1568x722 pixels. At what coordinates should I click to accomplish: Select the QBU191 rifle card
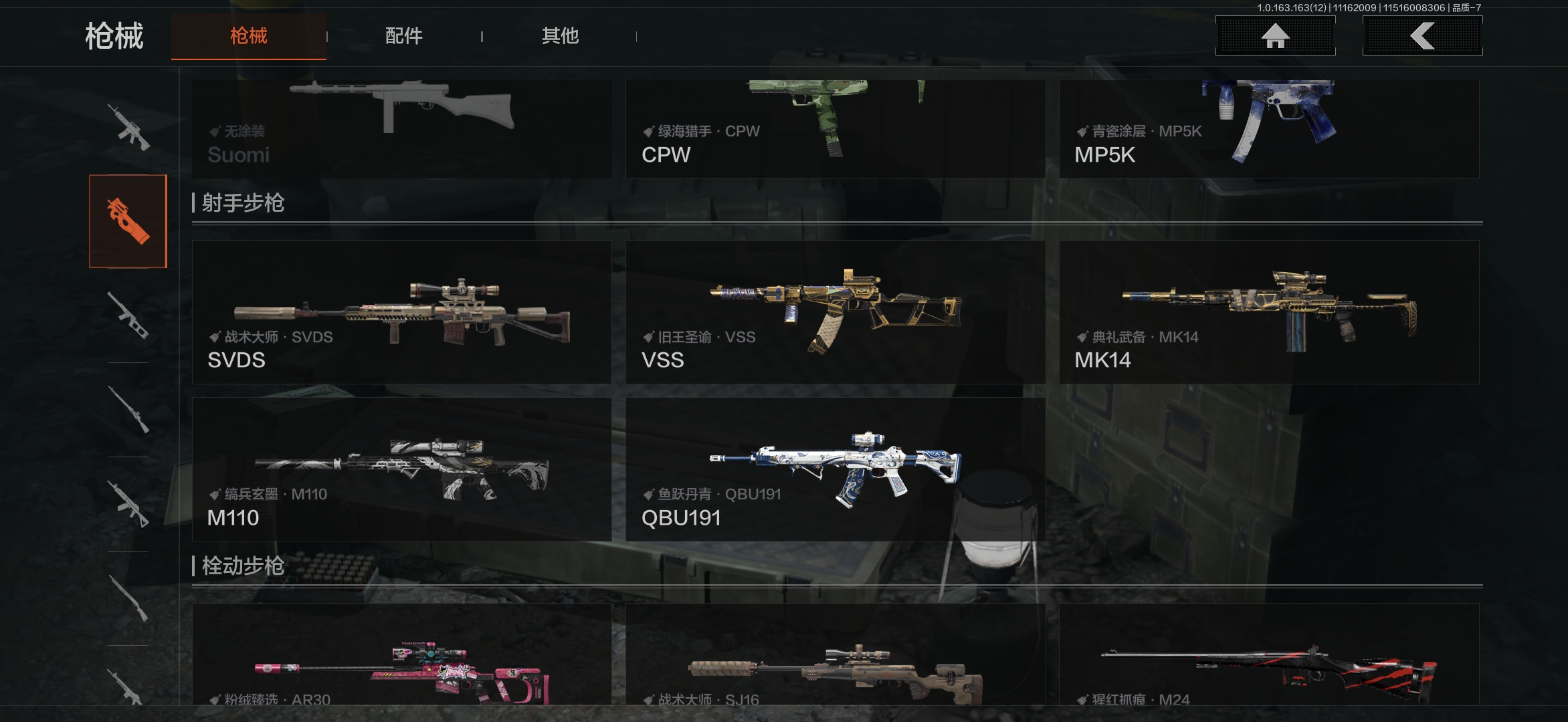[x=835, y=469]
